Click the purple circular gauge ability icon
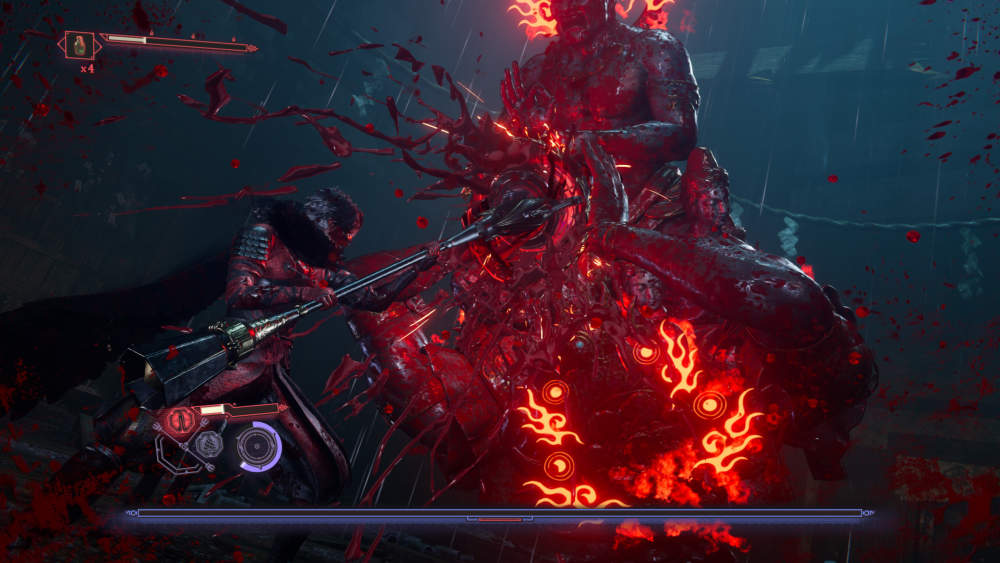The height and width of the screenshot is (563, 1000). click(x=257, y=445)
